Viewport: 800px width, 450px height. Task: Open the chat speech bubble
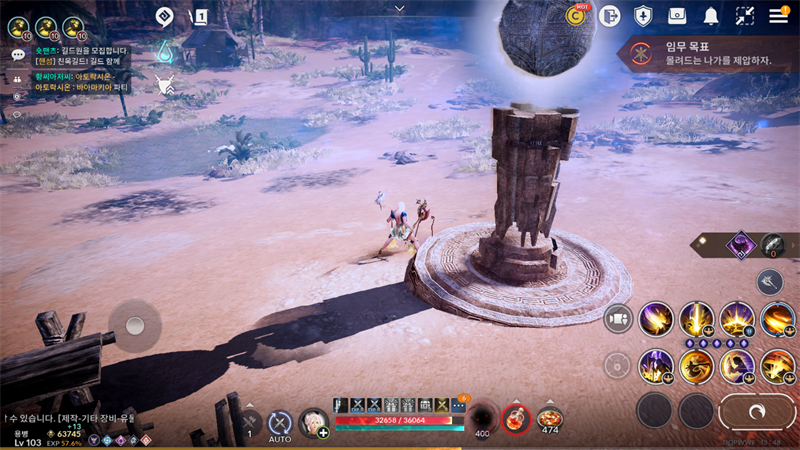point(17,54)
